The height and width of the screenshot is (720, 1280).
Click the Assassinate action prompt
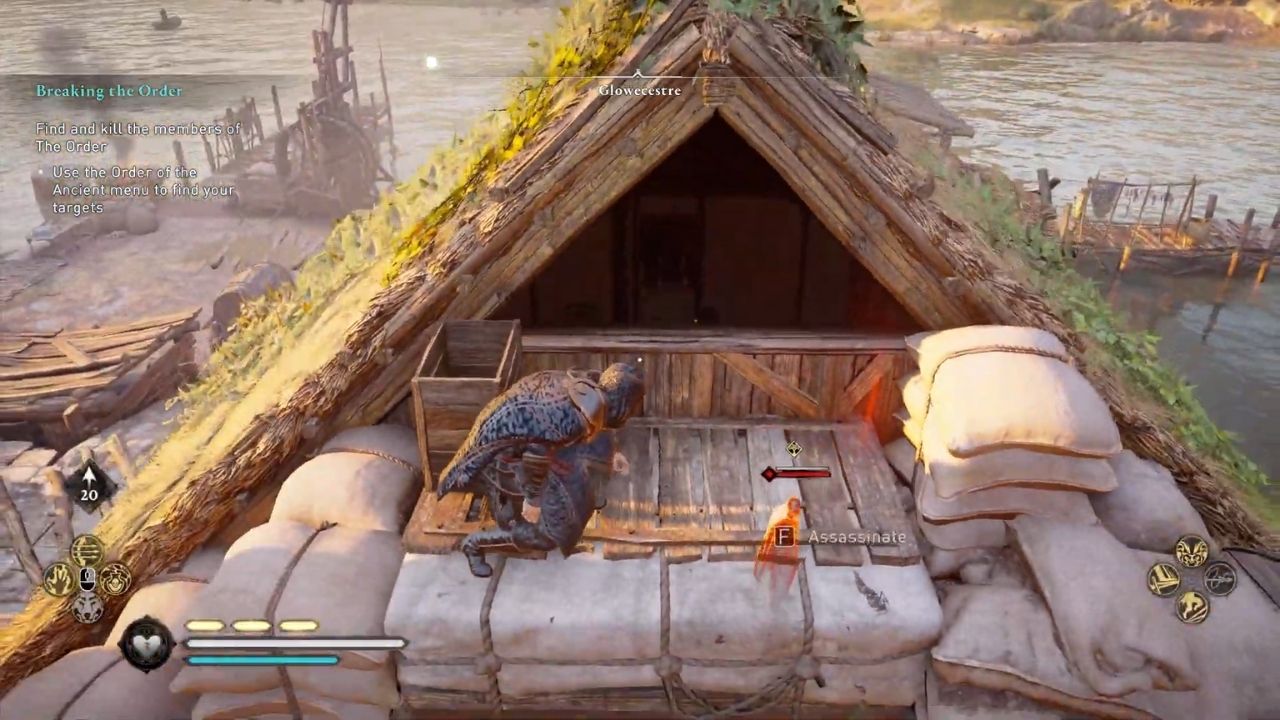[858, 537]
